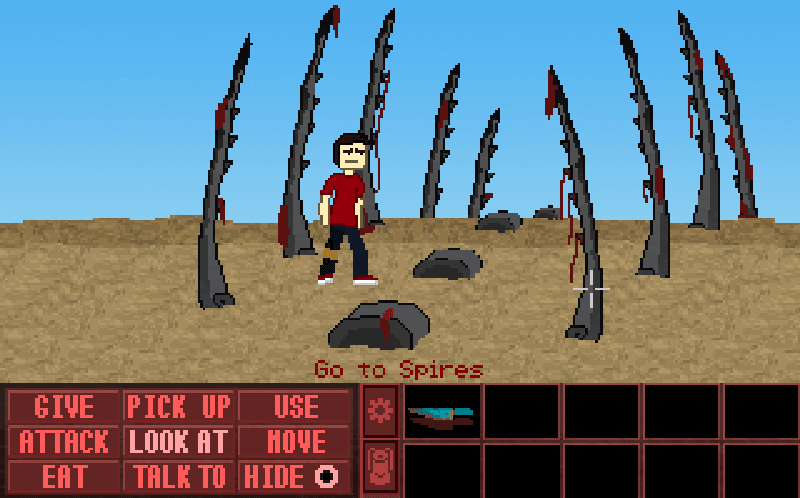Activate the USE verb

pos(295,407)
